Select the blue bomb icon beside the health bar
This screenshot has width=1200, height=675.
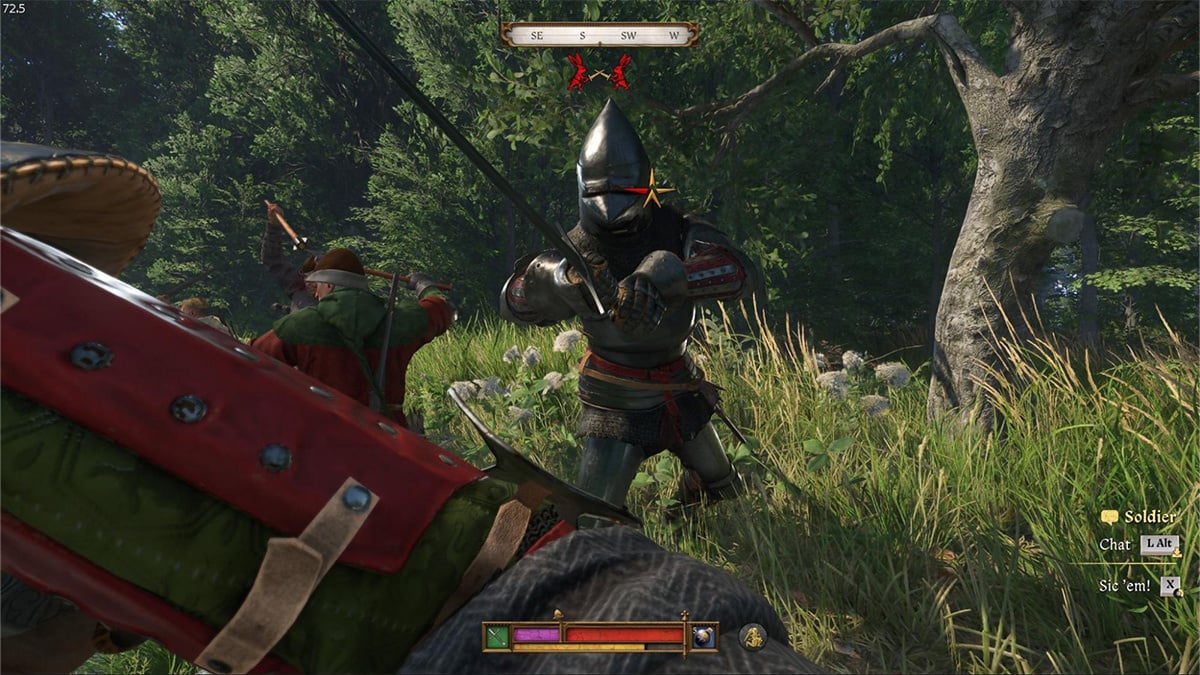tap(704, 636)
